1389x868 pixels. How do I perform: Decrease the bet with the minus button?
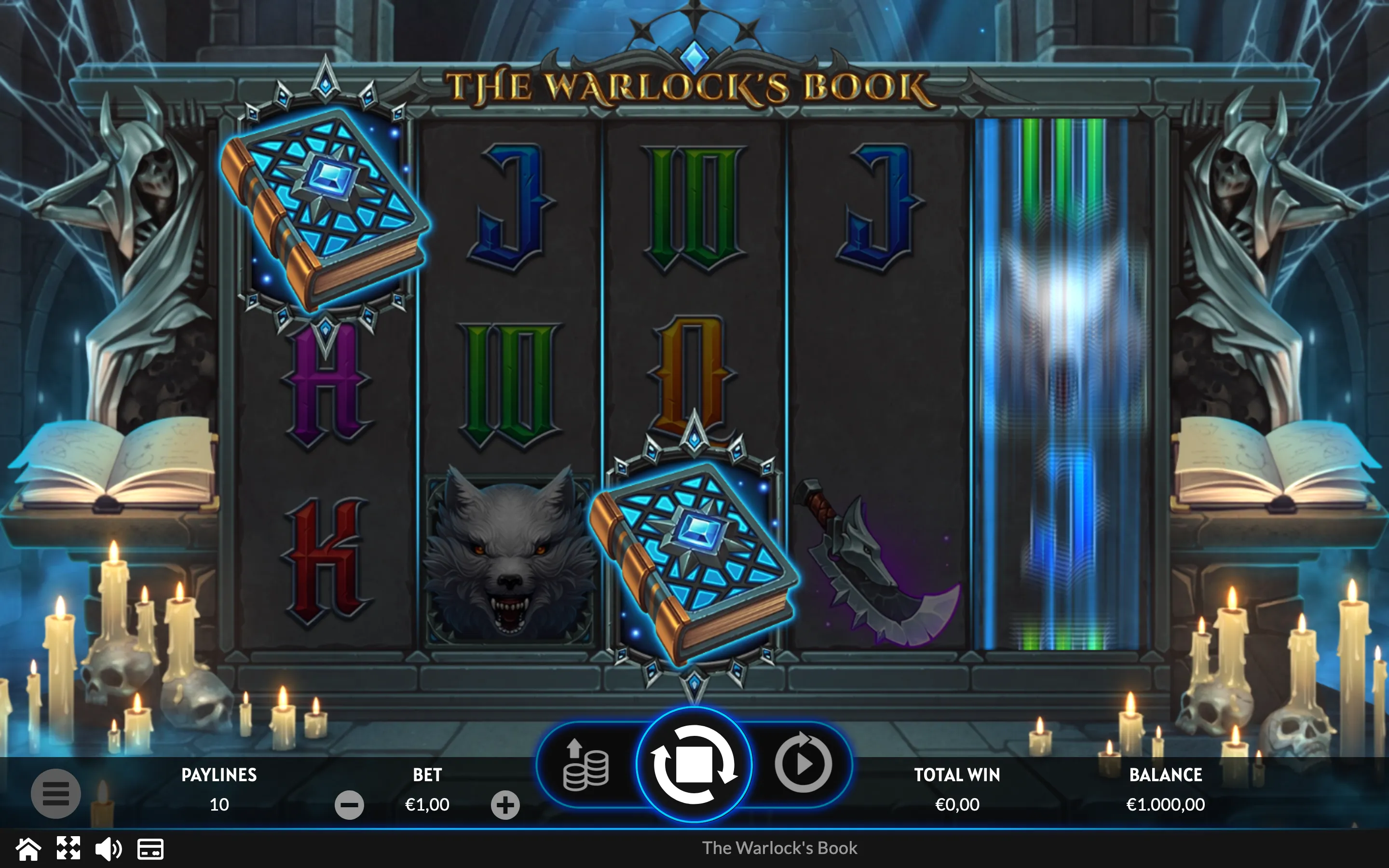(x=349, y=805)
